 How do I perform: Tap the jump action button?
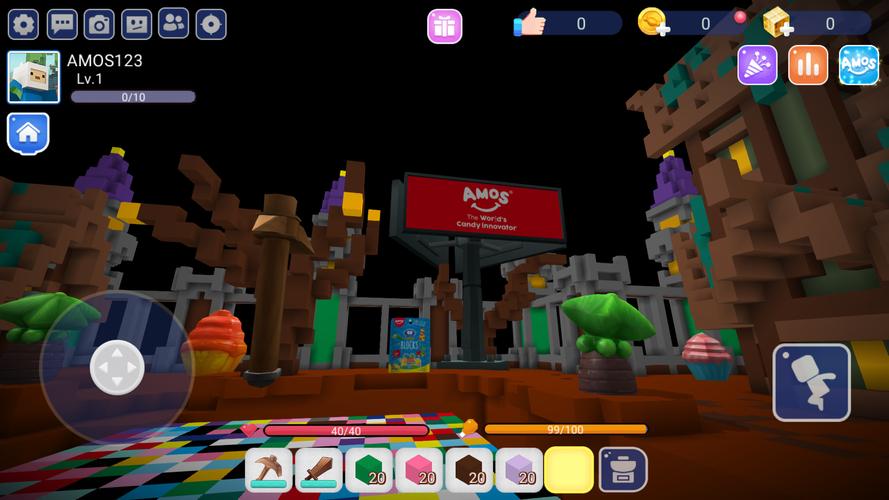pyautogui.click(x=811, y=382)
